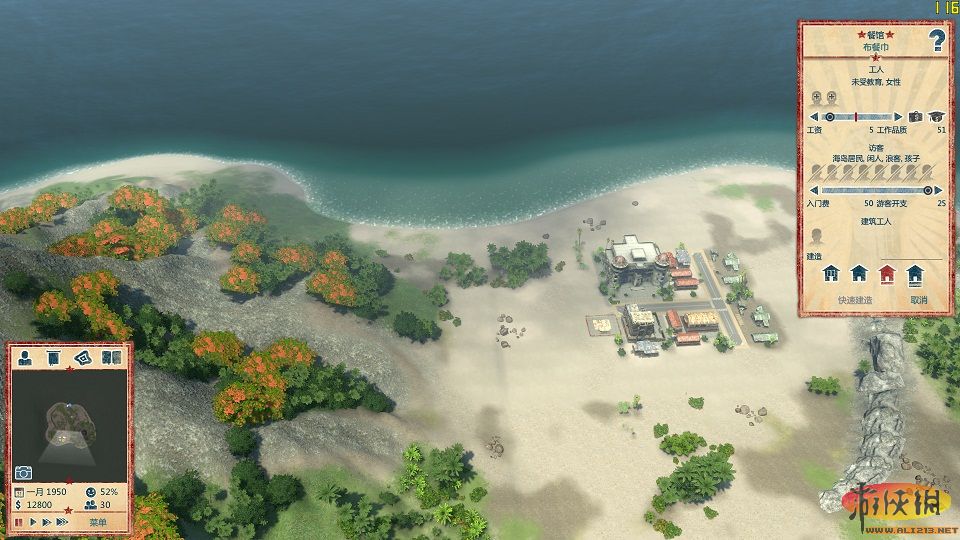Open the map overlay icon tab
This screenshot has height=540, width=960.
(82, 358)
